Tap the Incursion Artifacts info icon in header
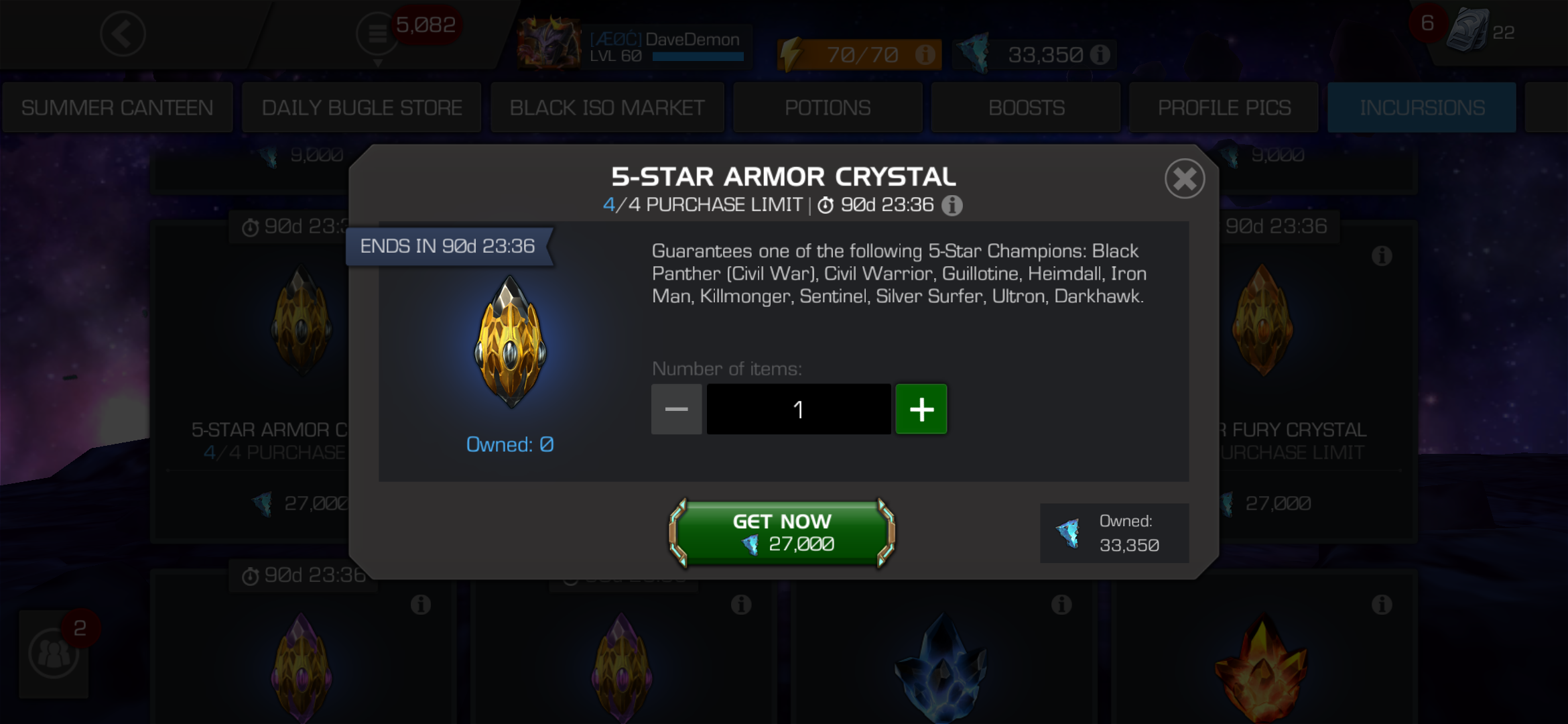This screenshot has width=1568, height=724. click(x=1099, y=52)
